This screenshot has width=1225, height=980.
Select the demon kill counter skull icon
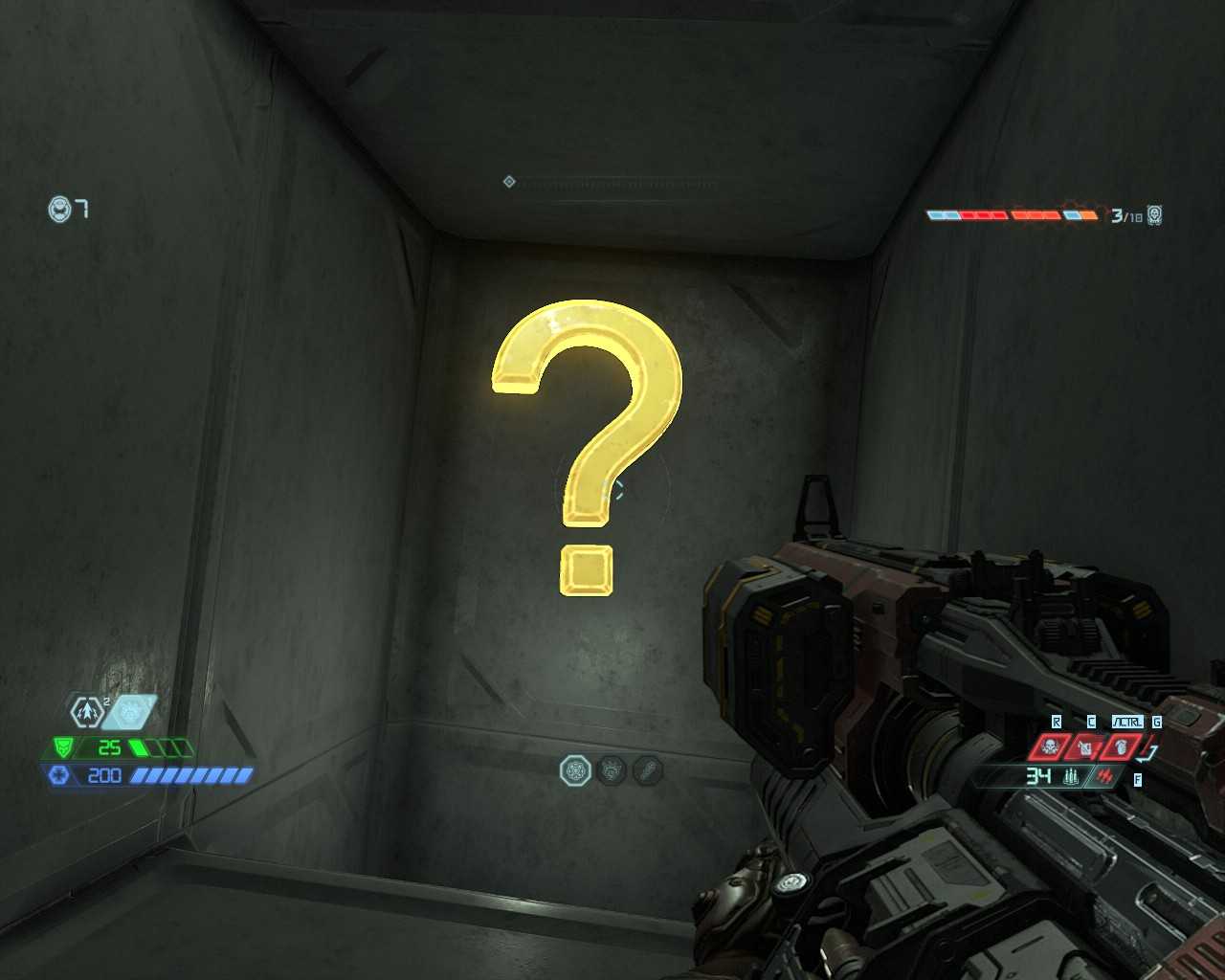tap(1154, 215)
